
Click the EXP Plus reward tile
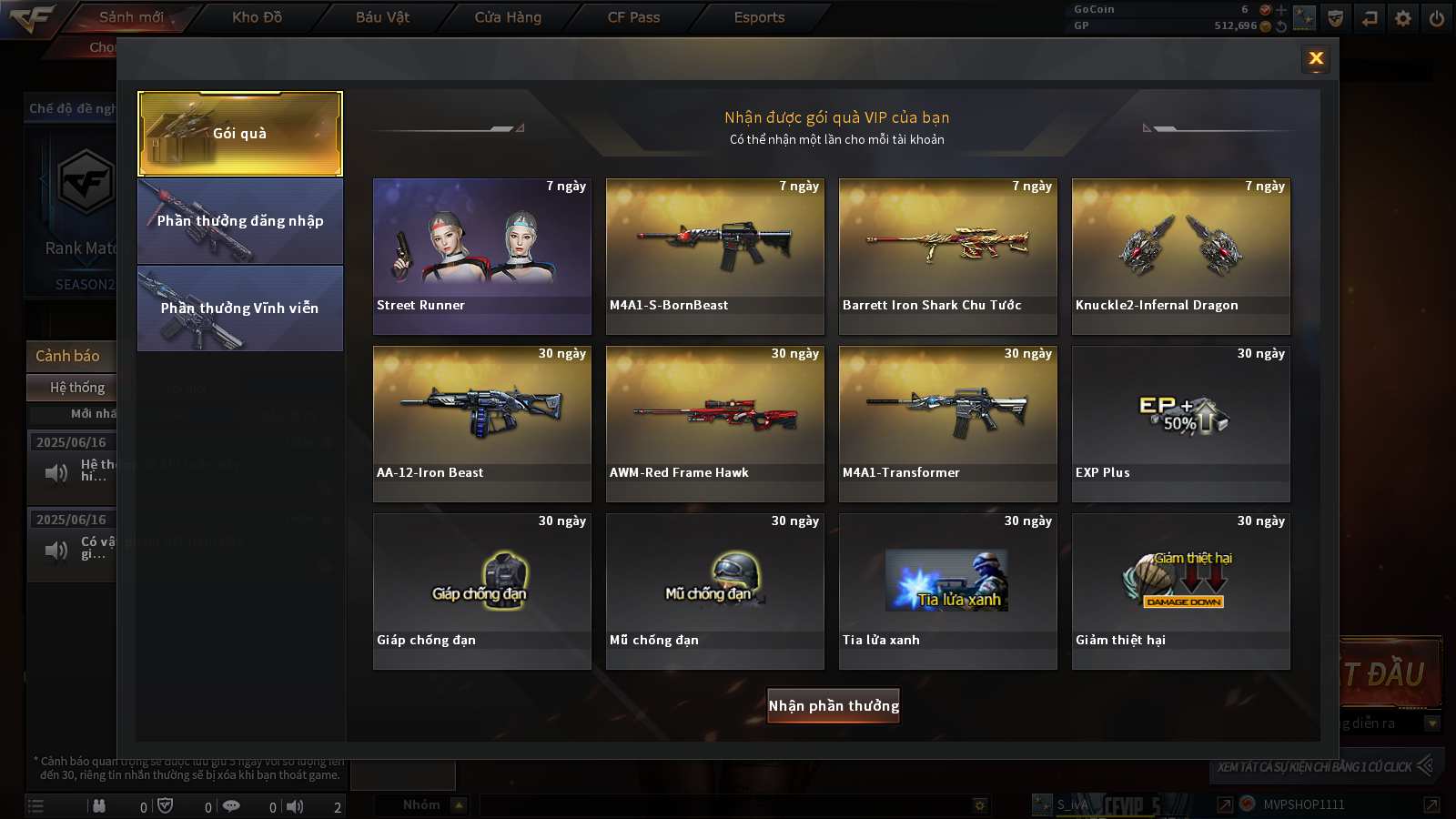click(1181, 423)
